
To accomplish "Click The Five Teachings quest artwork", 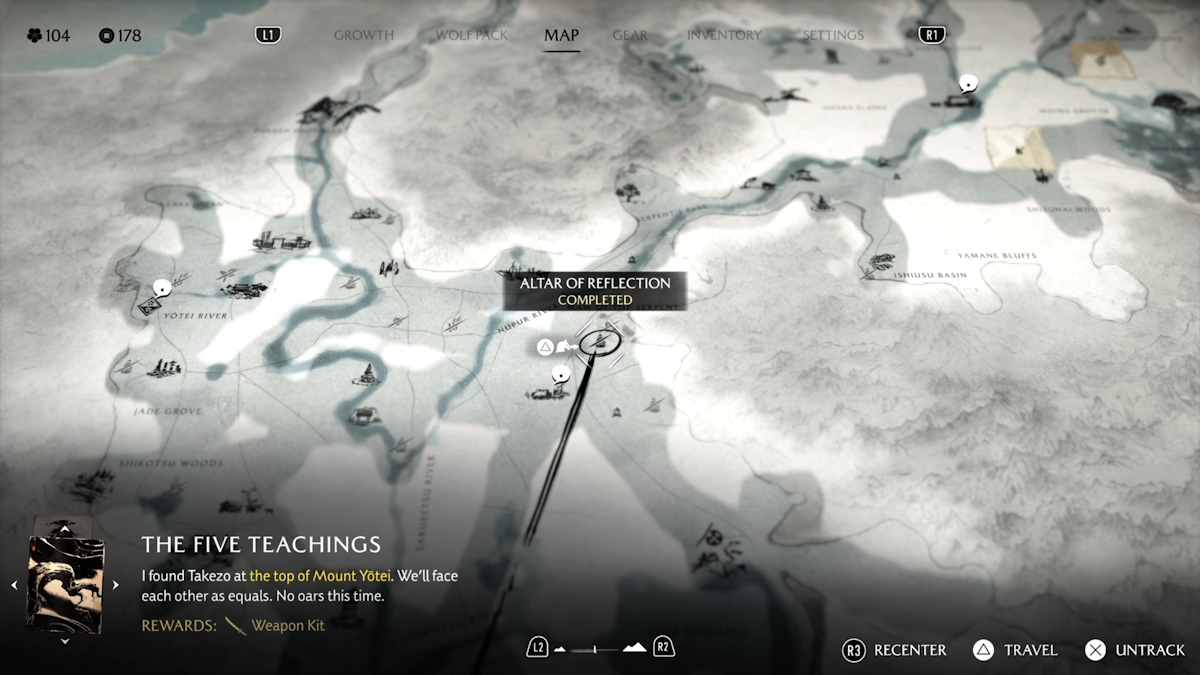I will 65,584.
